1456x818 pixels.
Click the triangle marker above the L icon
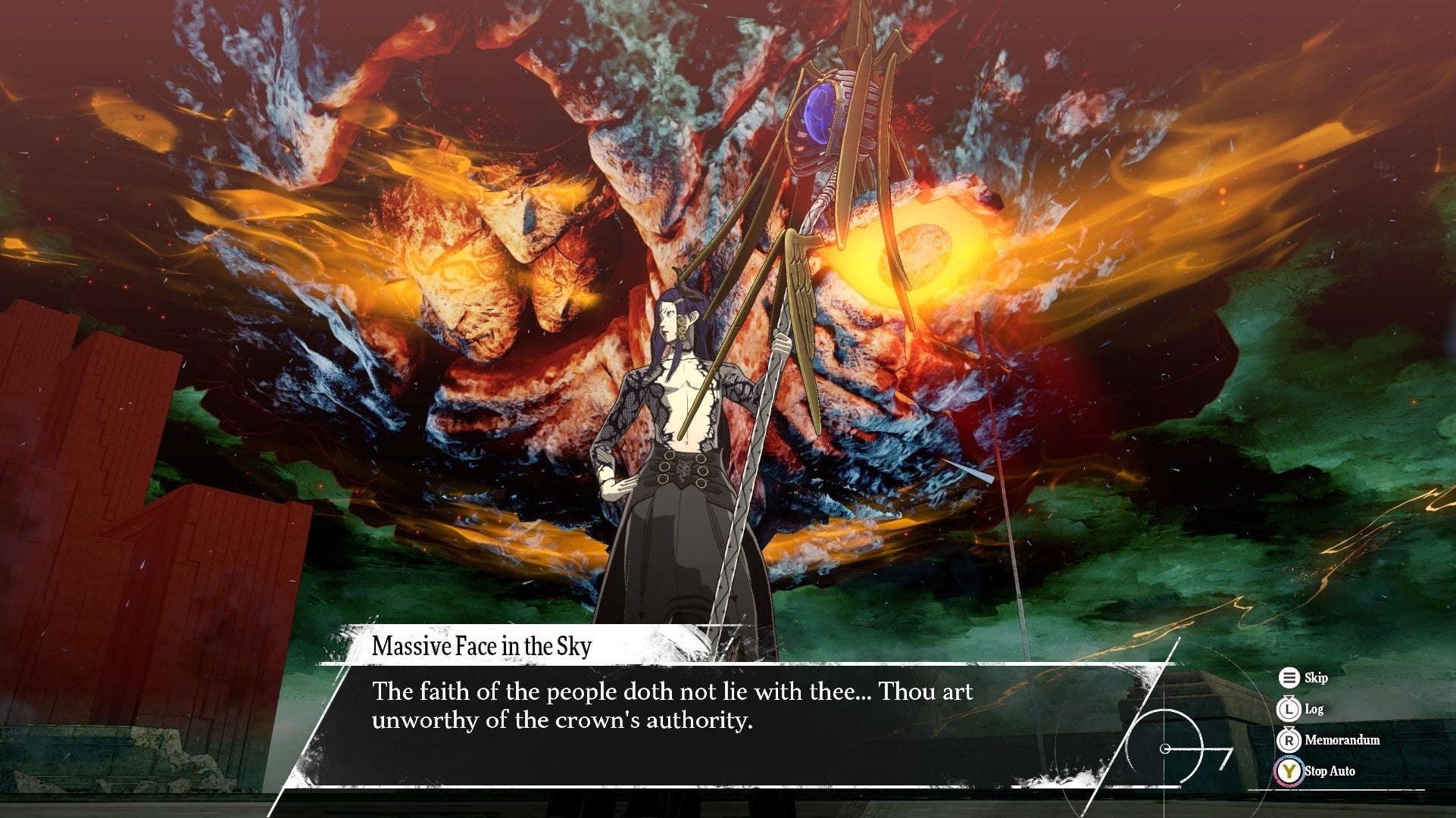(x=1289, y=698)
